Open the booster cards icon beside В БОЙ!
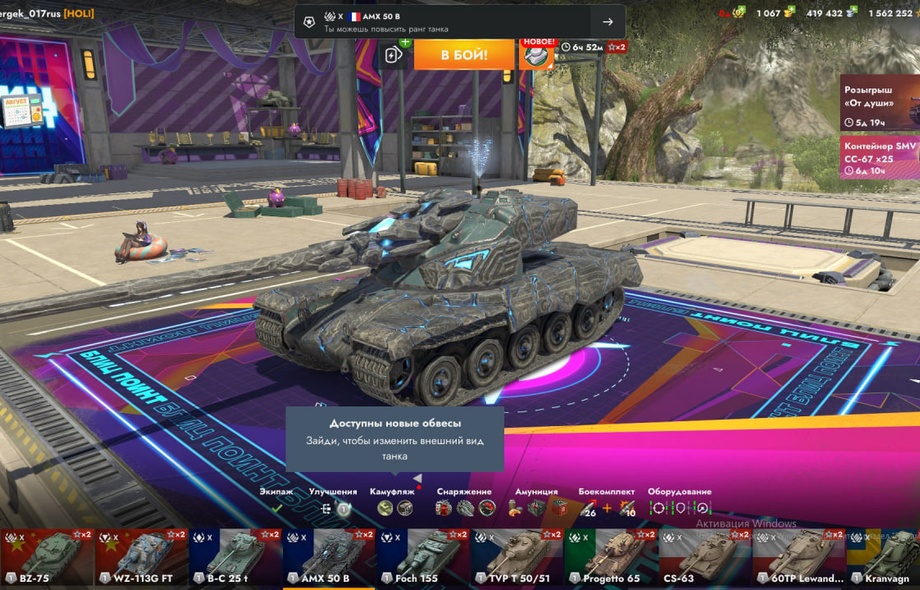This screenshot has width=920, height=590. (395, 54)
